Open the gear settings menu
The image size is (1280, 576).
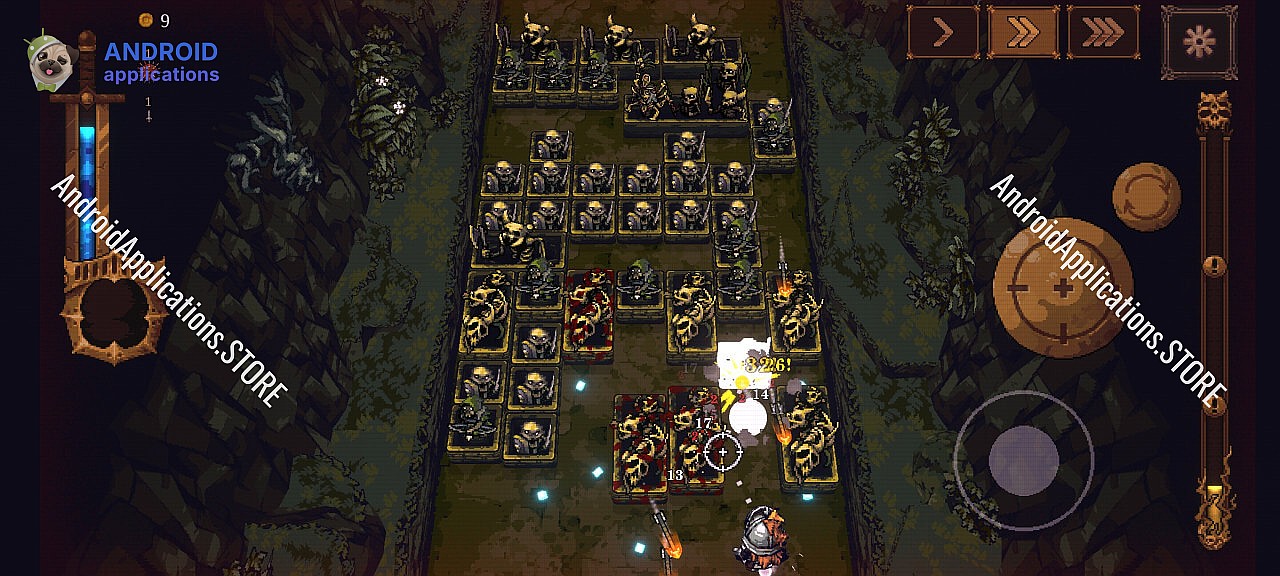pos(1198,42)
